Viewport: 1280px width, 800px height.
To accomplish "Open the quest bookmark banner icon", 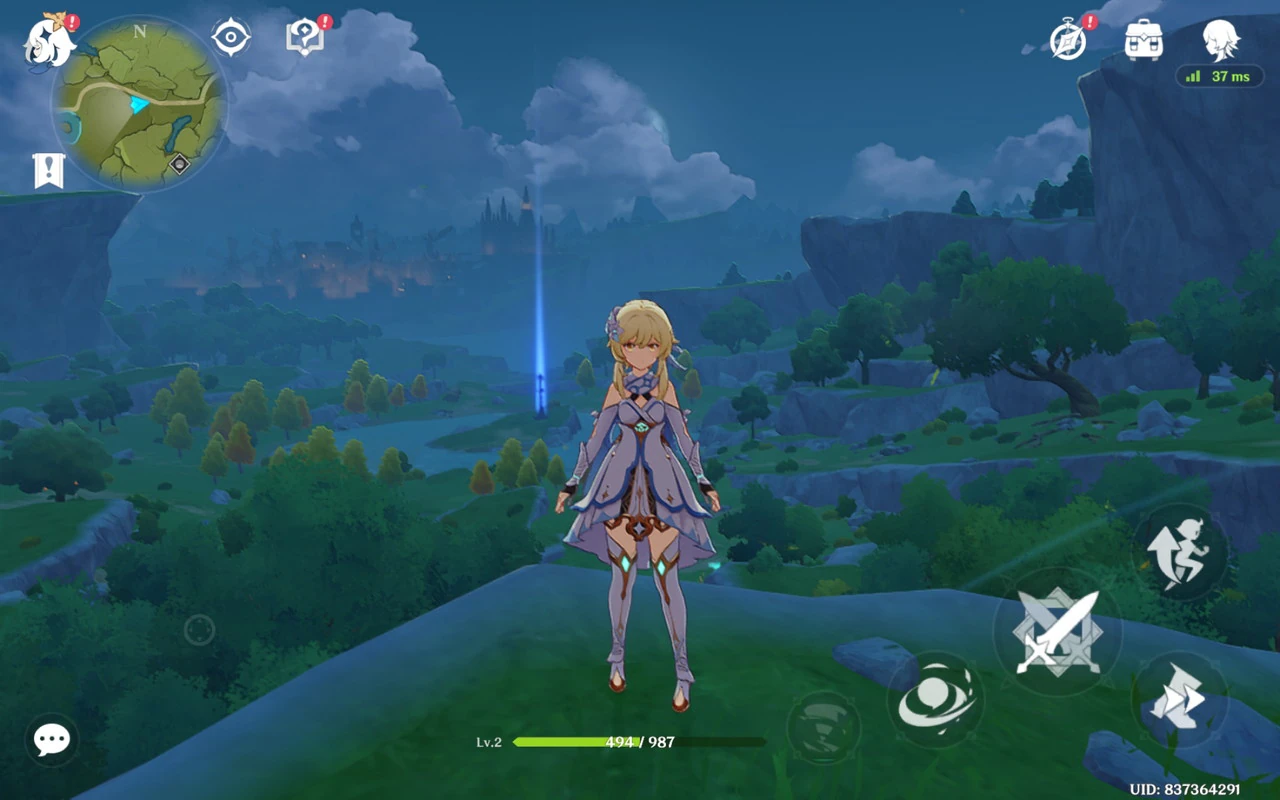I will click(x=48, y=171).
